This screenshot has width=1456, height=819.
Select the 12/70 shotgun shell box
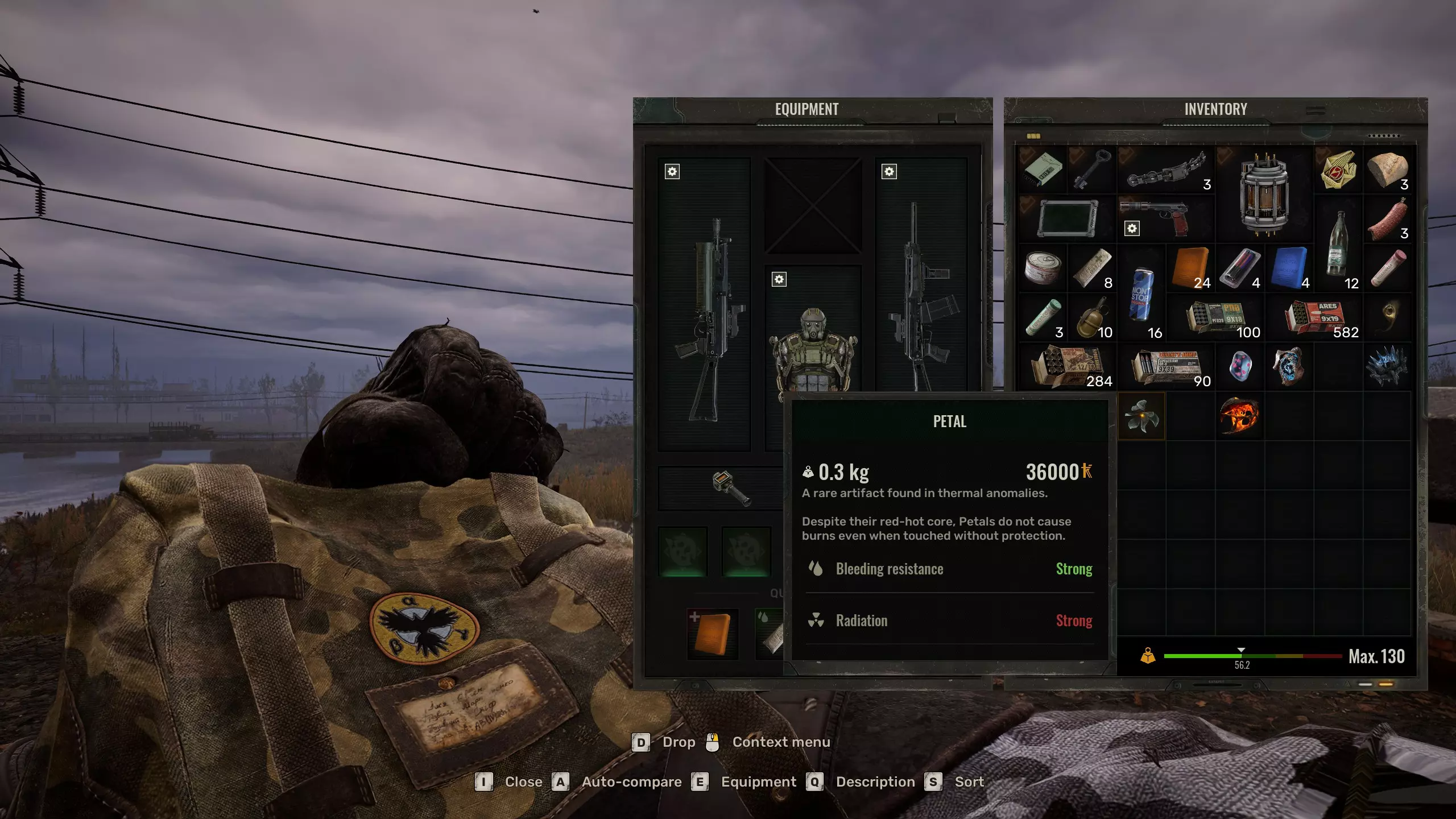[x=1067, y=367]
